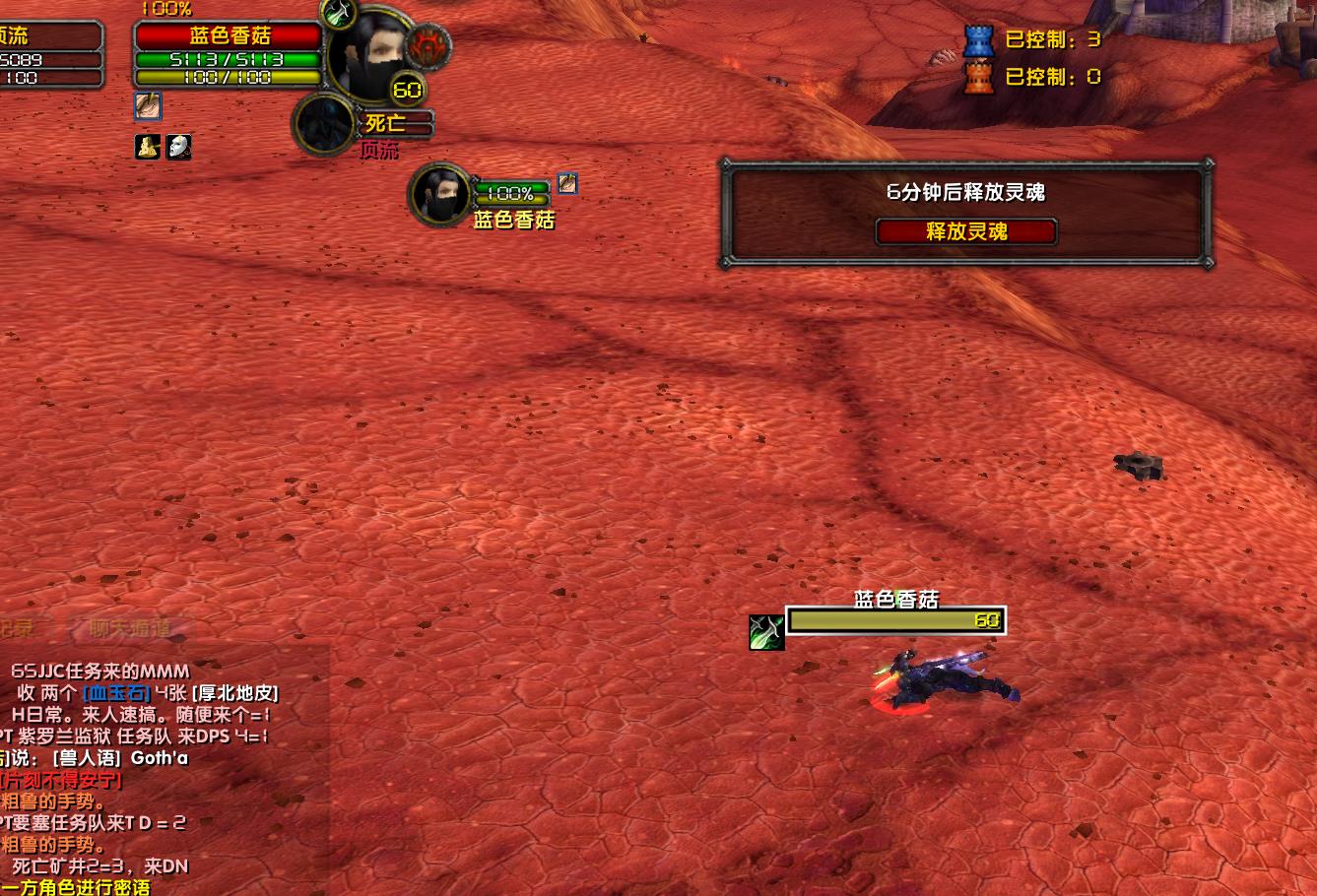Click the white mask debuff icon

(x=180, y=147)
